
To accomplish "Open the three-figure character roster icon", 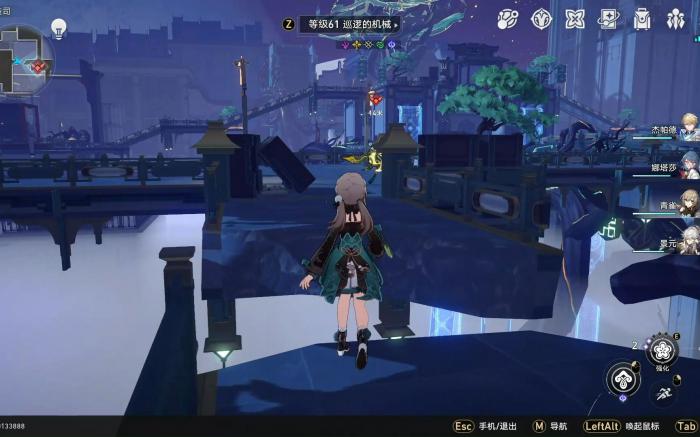I will pyautogui.click(x=676, y=19).
